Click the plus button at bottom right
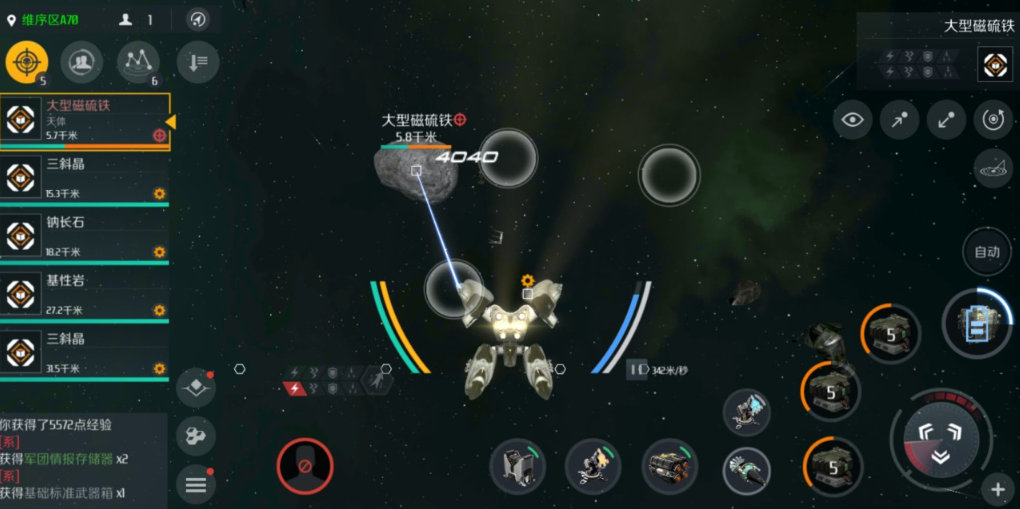Screen dimensions: 1020x509 coord(997,489)
